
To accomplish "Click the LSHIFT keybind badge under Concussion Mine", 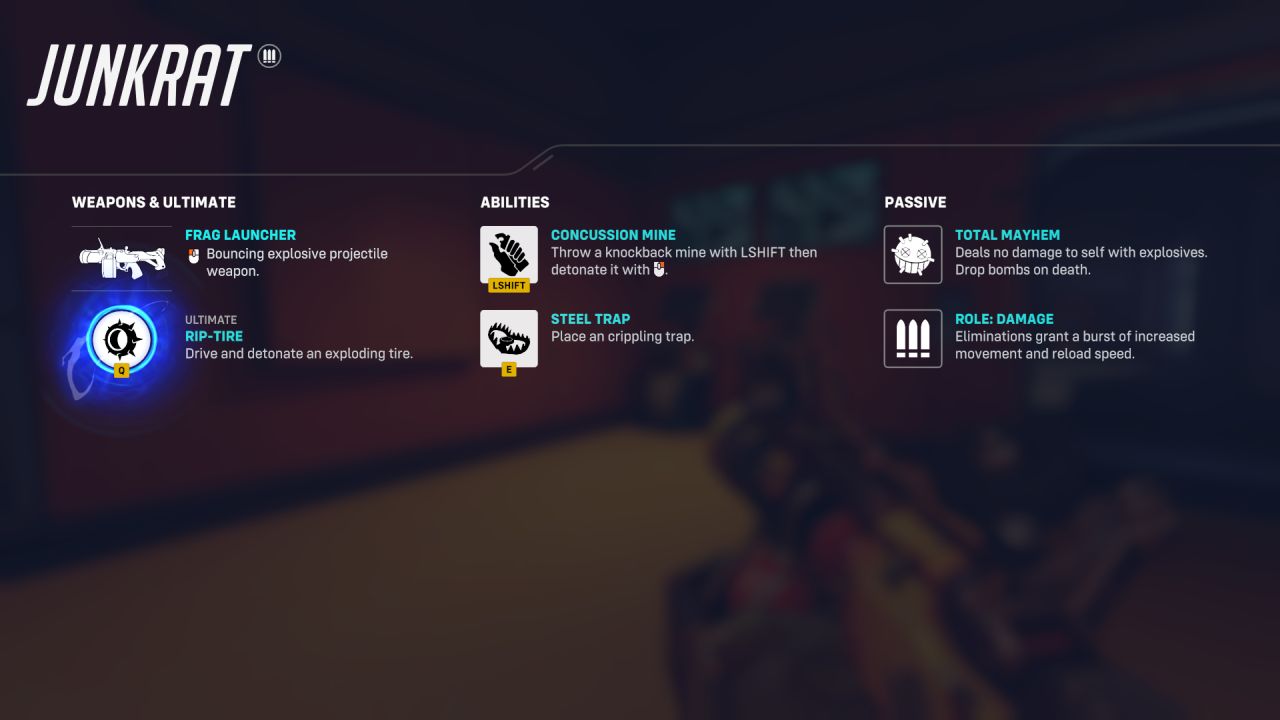I will pyautogui.click(x=509, y=285).
